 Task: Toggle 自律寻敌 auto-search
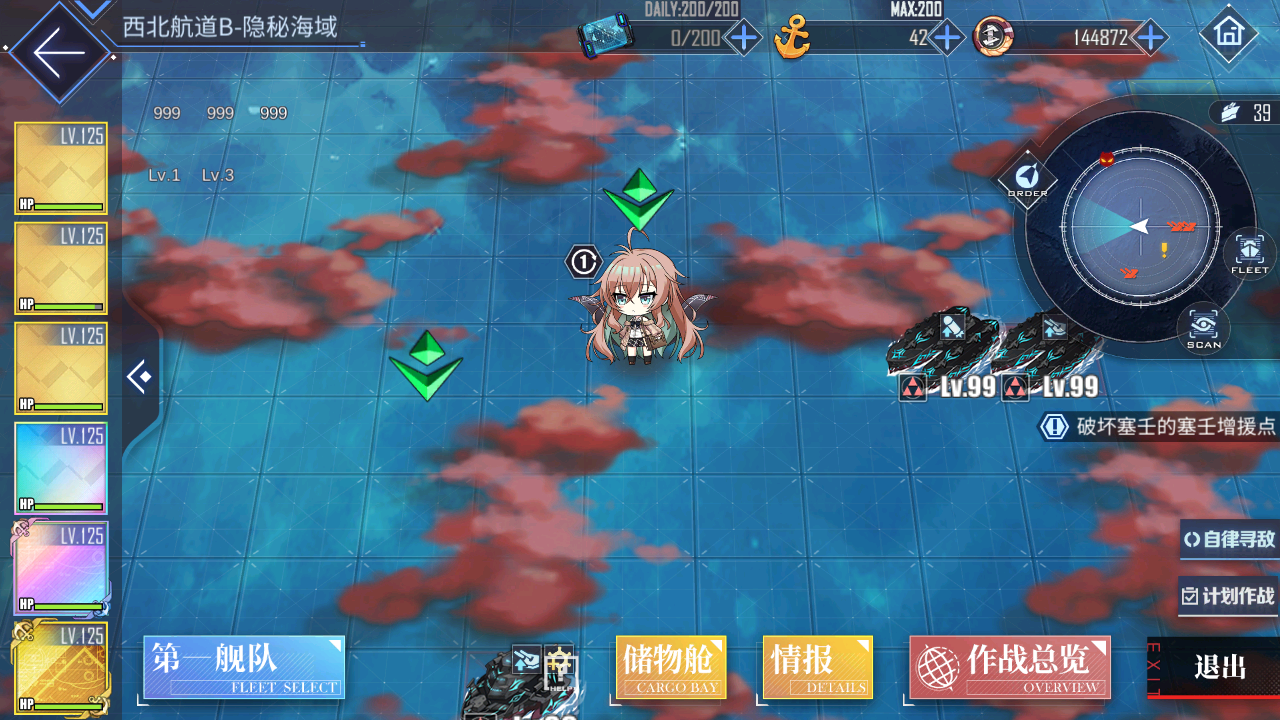click(x=1229, y=540)
